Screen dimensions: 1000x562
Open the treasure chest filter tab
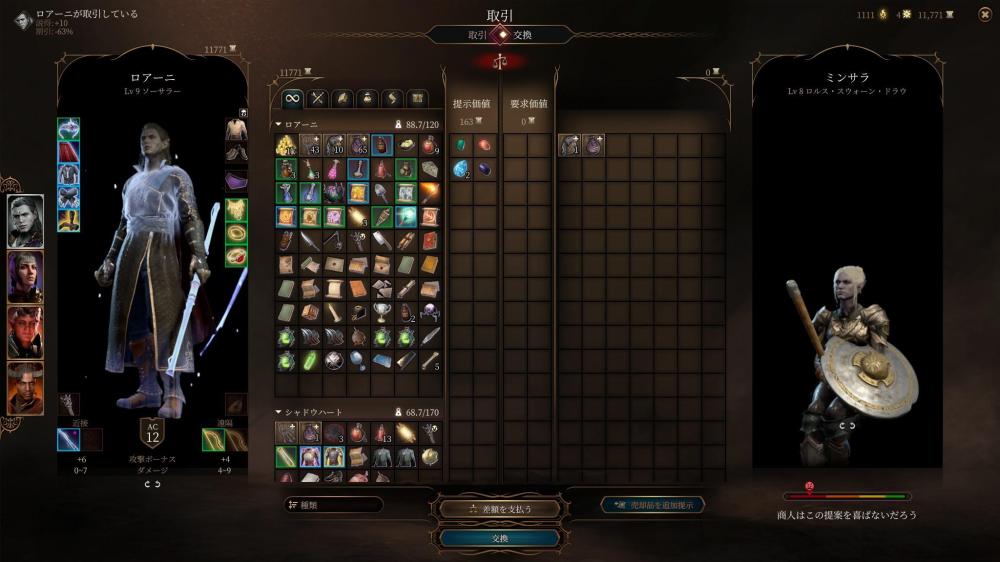pyautogui.click(x=417, y=98)
